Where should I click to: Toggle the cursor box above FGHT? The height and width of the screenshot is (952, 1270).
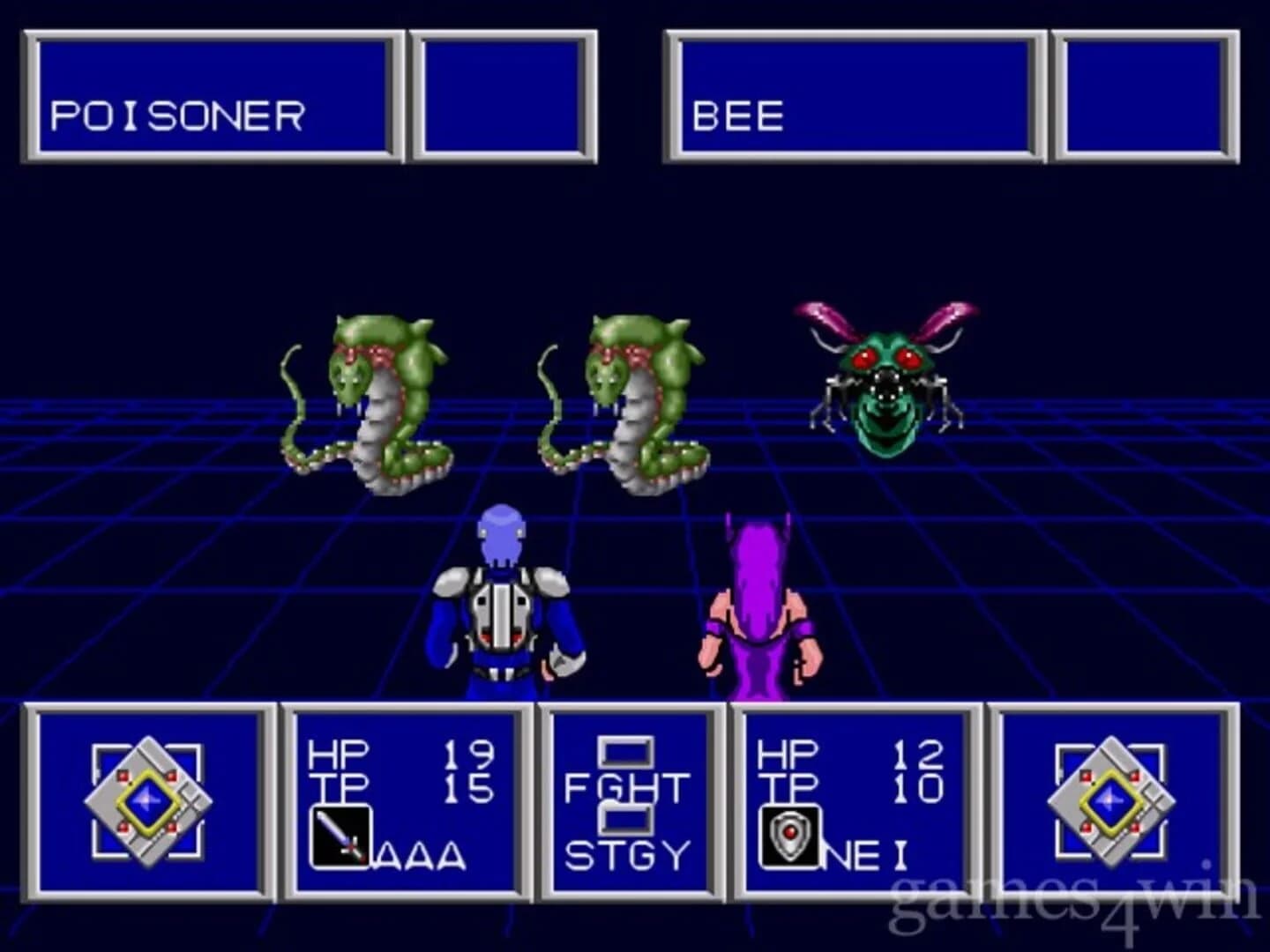(626, 749)
